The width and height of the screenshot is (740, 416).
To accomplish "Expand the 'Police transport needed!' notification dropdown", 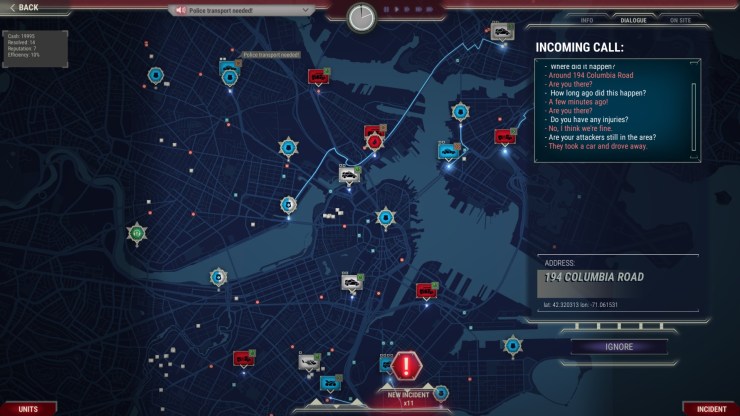I will (x=306, y=10).
